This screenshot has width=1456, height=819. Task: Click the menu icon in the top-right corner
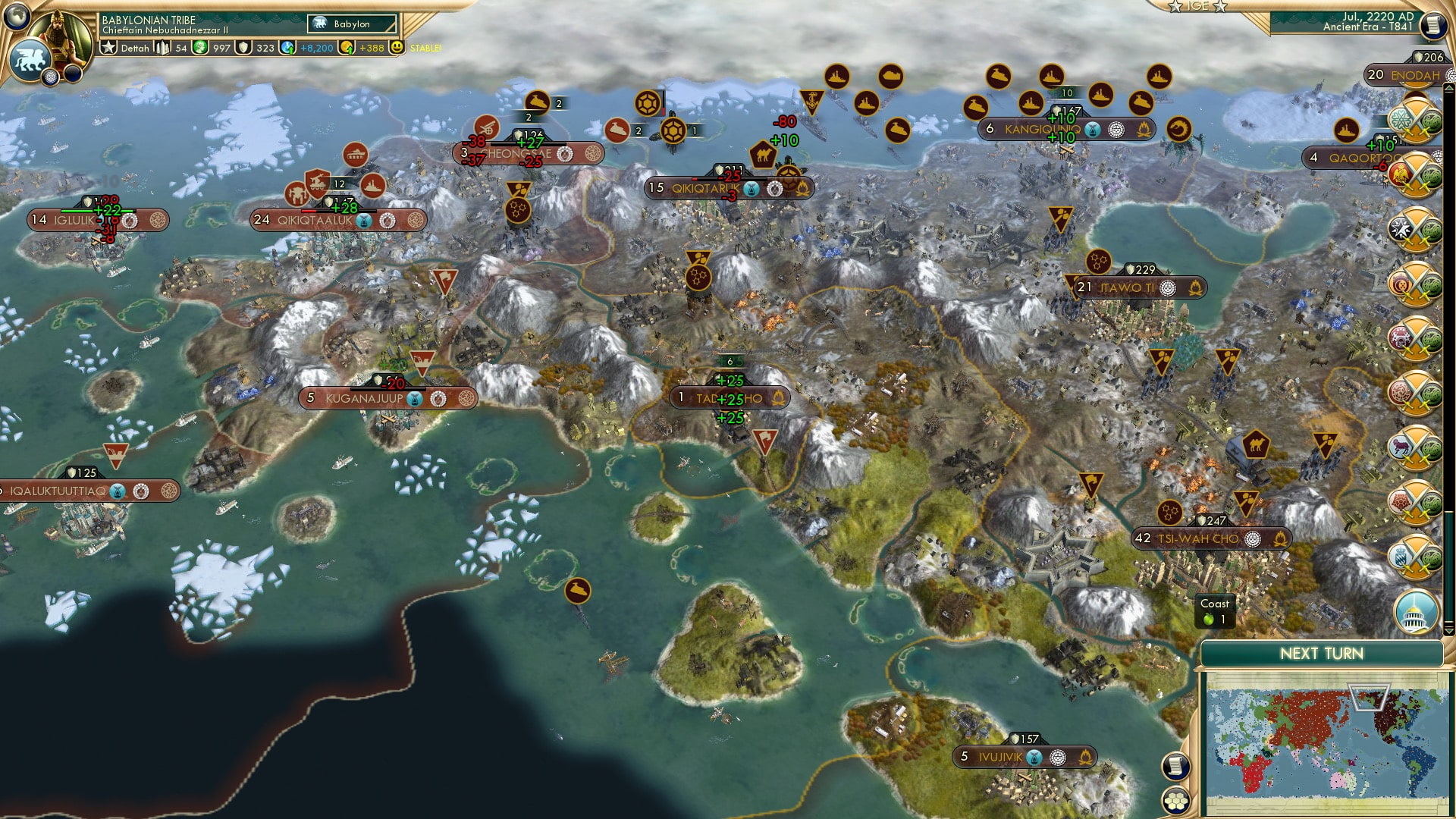[1433, 24]
